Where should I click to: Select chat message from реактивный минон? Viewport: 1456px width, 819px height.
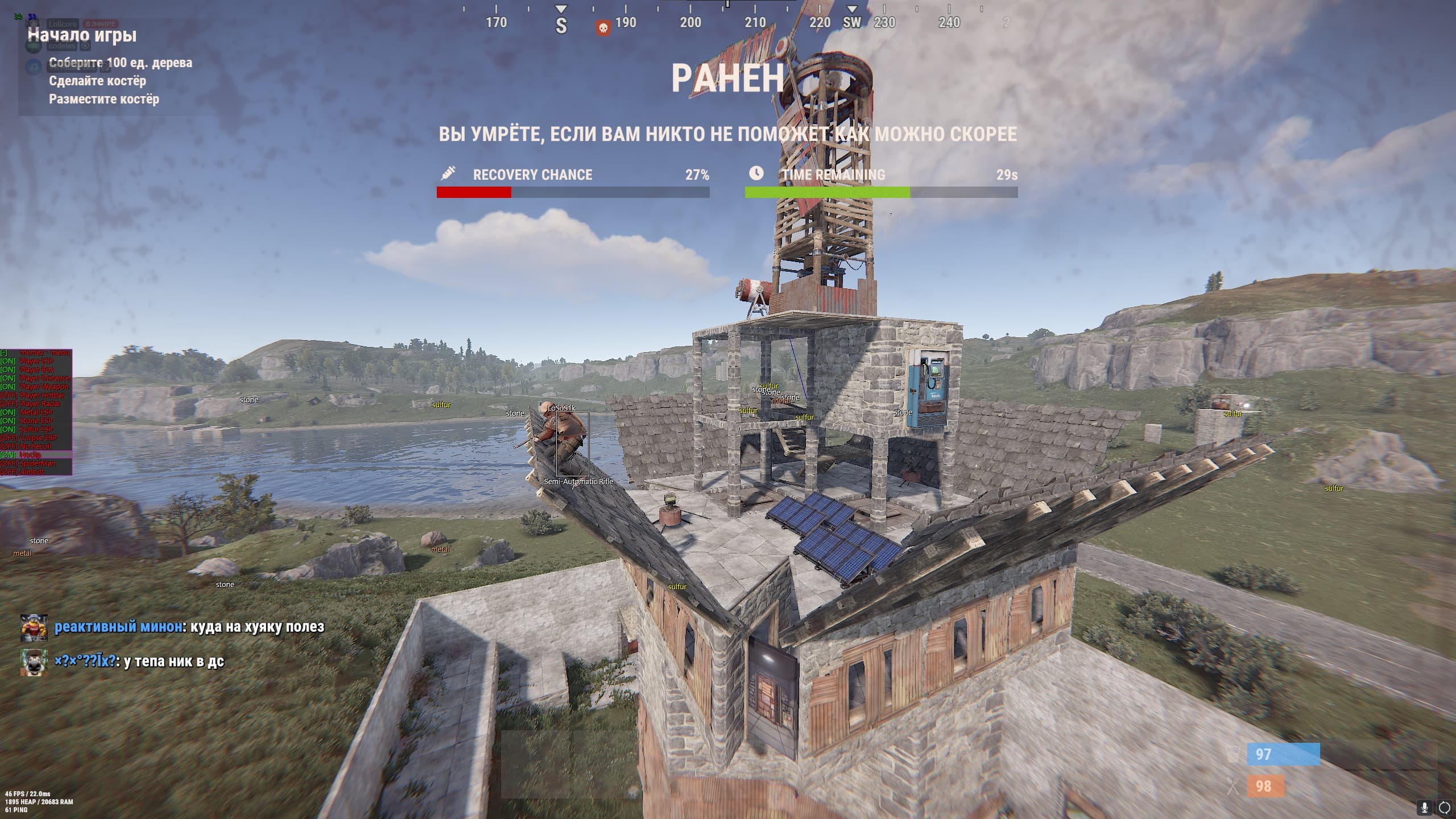point(189,627)
